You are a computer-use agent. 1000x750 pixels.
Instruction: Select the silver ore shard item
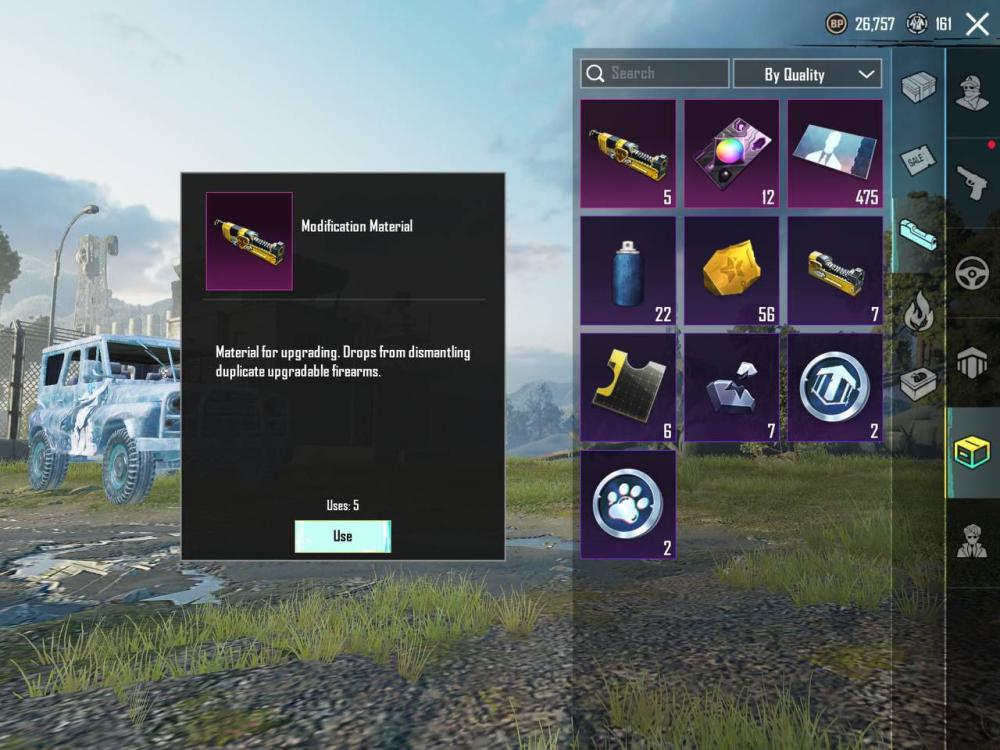coord(732,387)
